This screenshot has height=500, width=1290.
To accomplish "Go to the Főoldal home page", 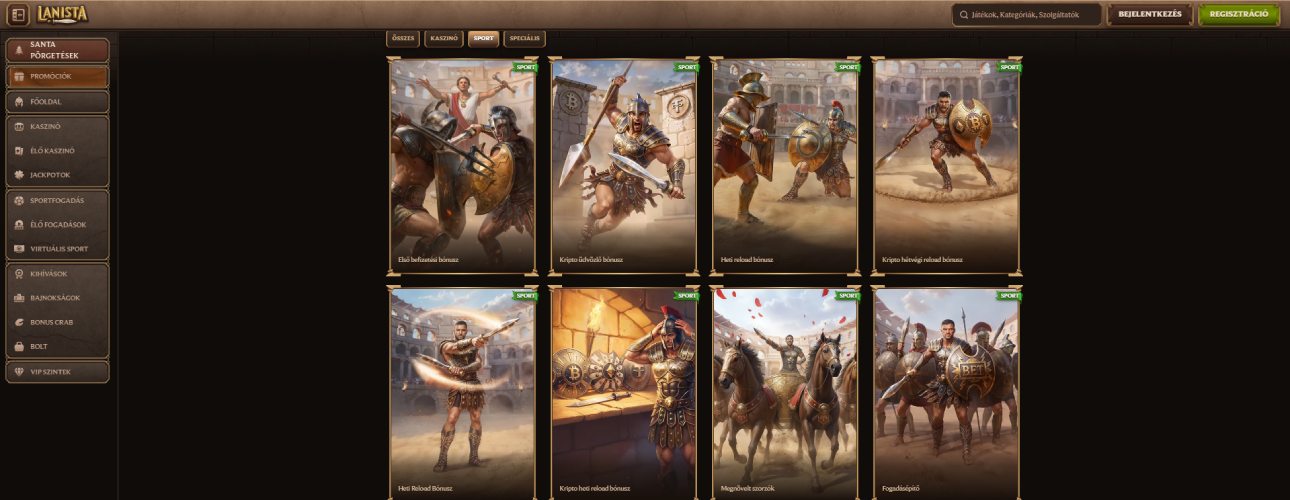I will click(x=57, y=102).
